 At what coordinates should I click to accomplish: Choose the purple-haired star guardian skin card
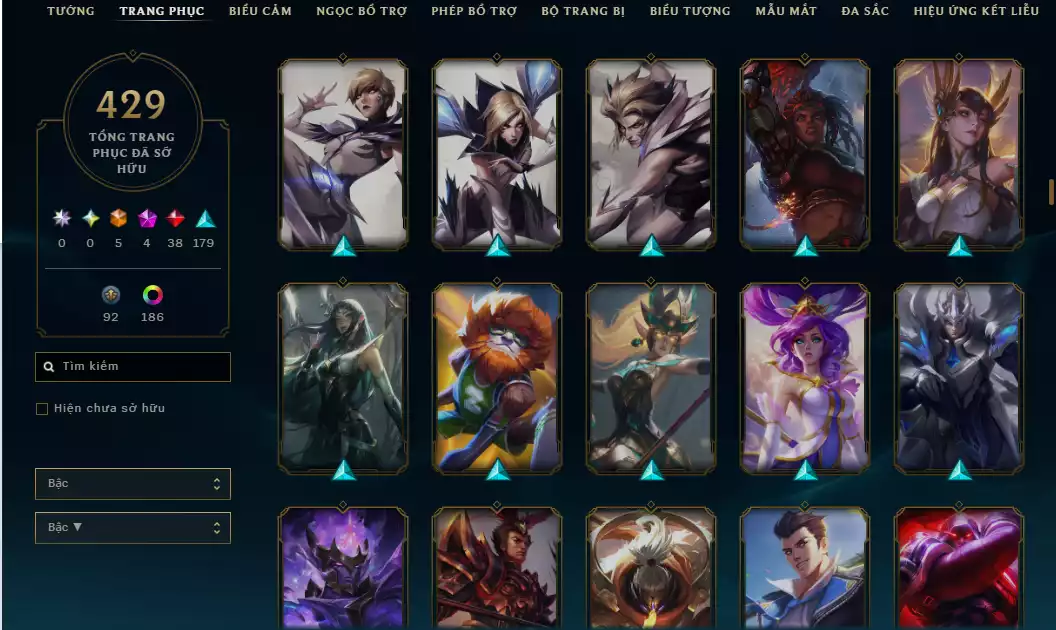805,377
